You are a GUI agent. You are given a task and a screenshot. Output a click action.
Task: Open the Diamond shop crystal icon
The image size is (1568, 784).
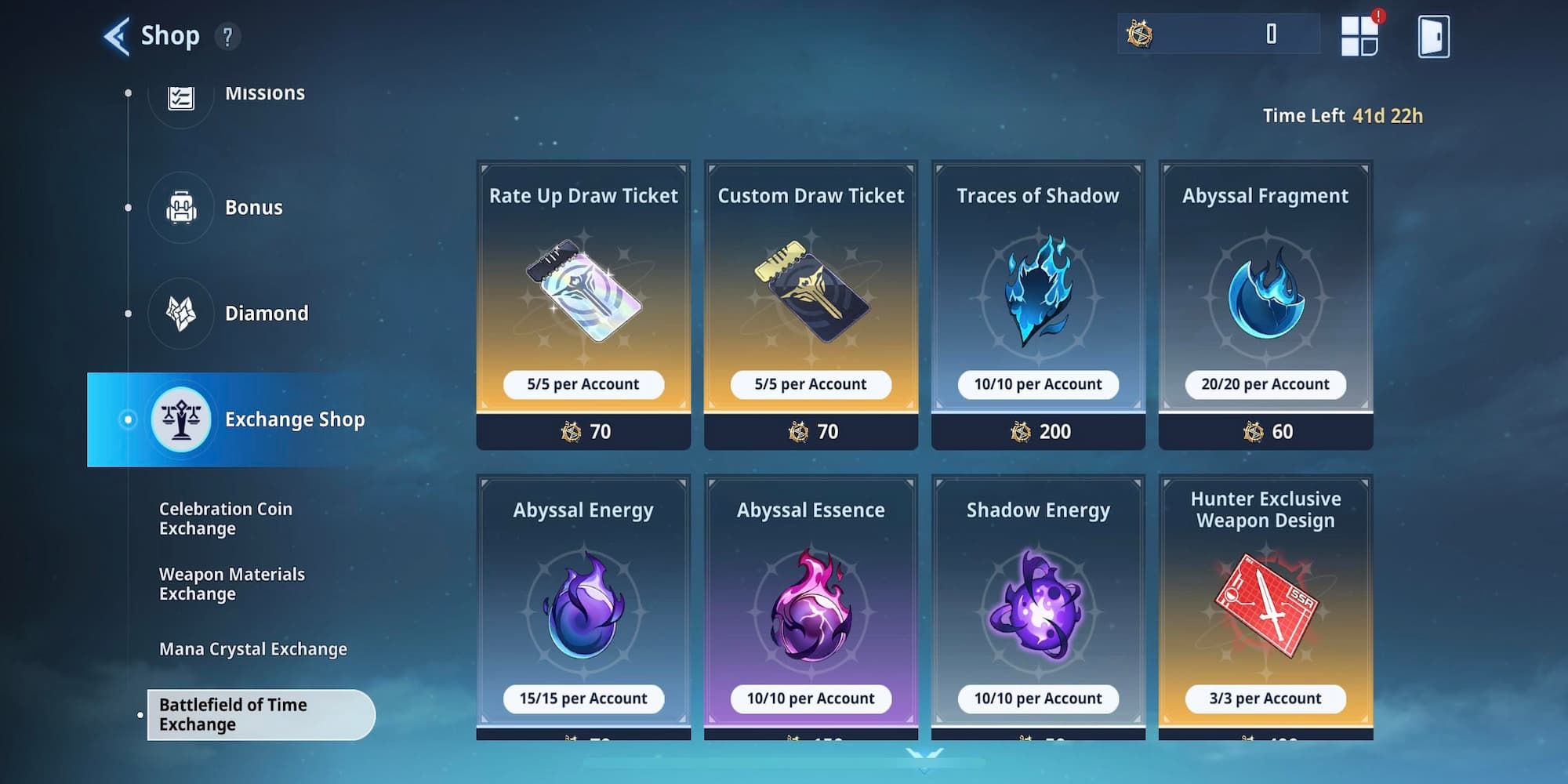(x=181, y=313)
